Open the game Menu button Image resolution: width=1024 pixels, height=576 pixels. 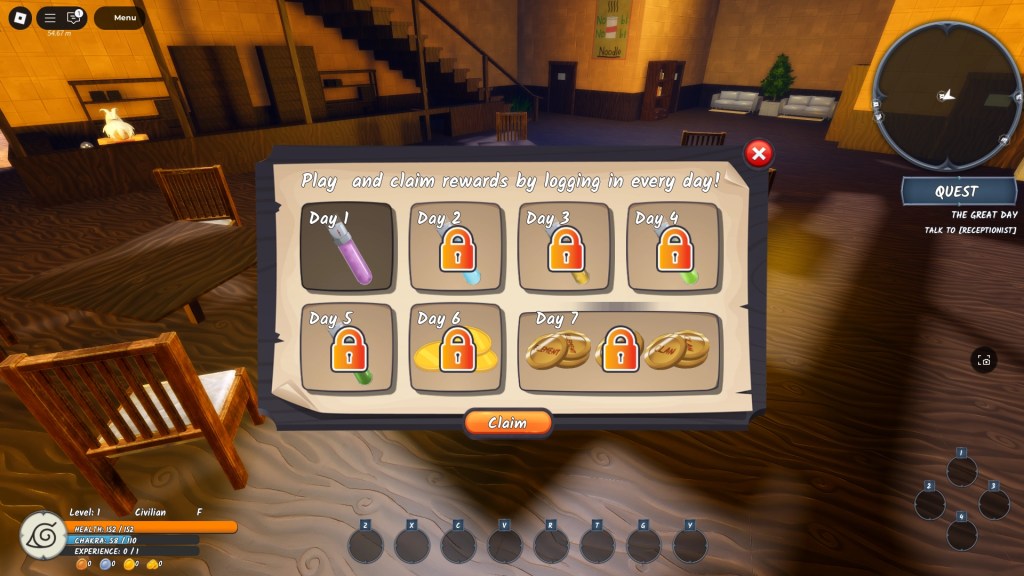pyautogui.click(x=125, y=18)
